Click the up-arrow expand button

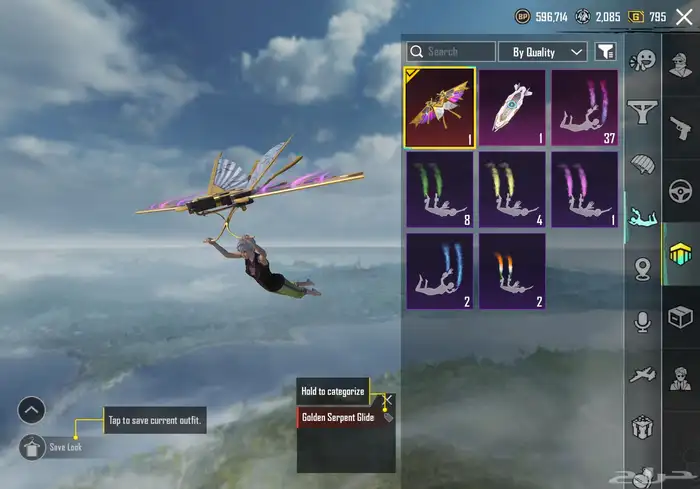32,409
